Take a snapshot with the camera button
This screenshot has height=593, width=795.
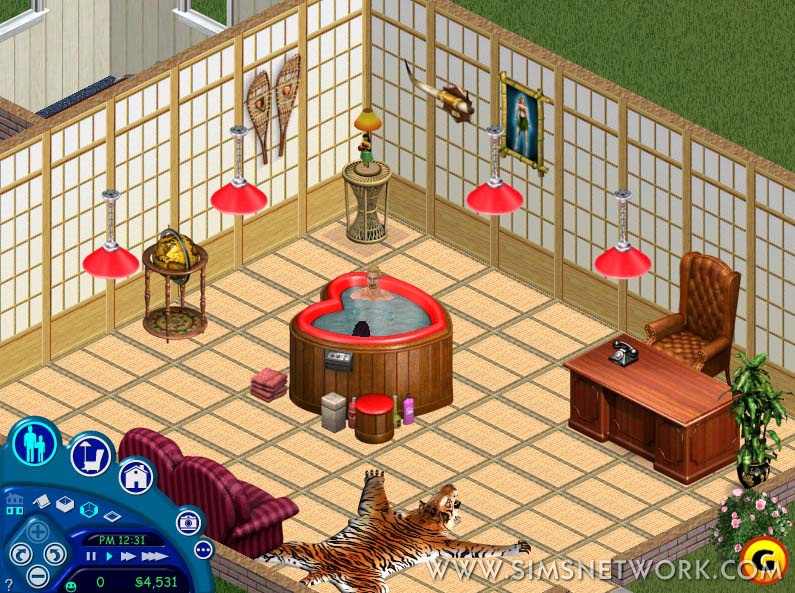pyautogui.click(x=188, y=522)
